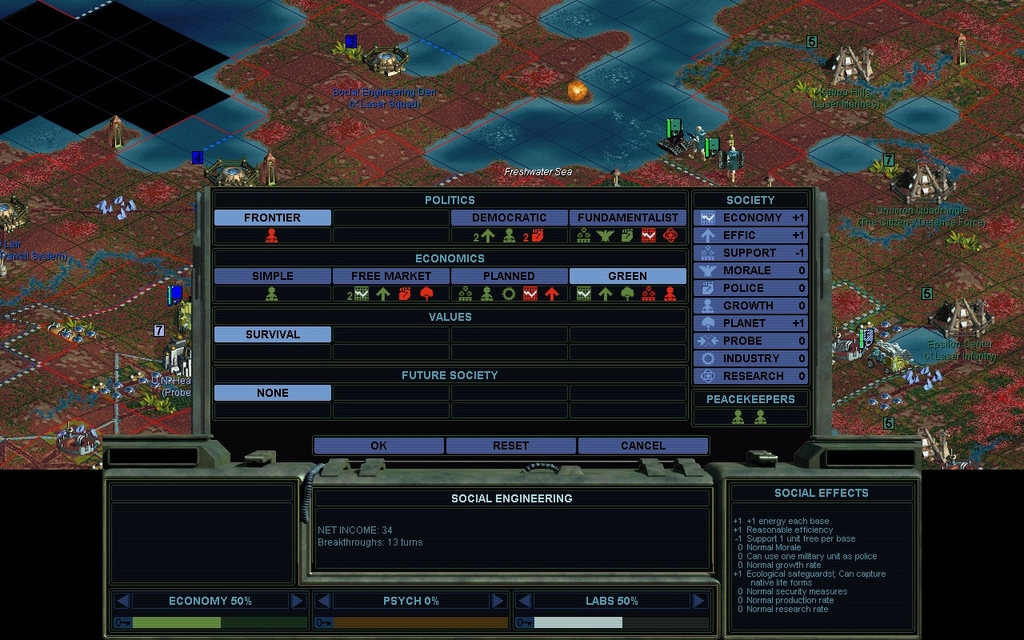1024x640 pixels.
Task: Cancel the social engineering changes
Action: coord(643,445)
